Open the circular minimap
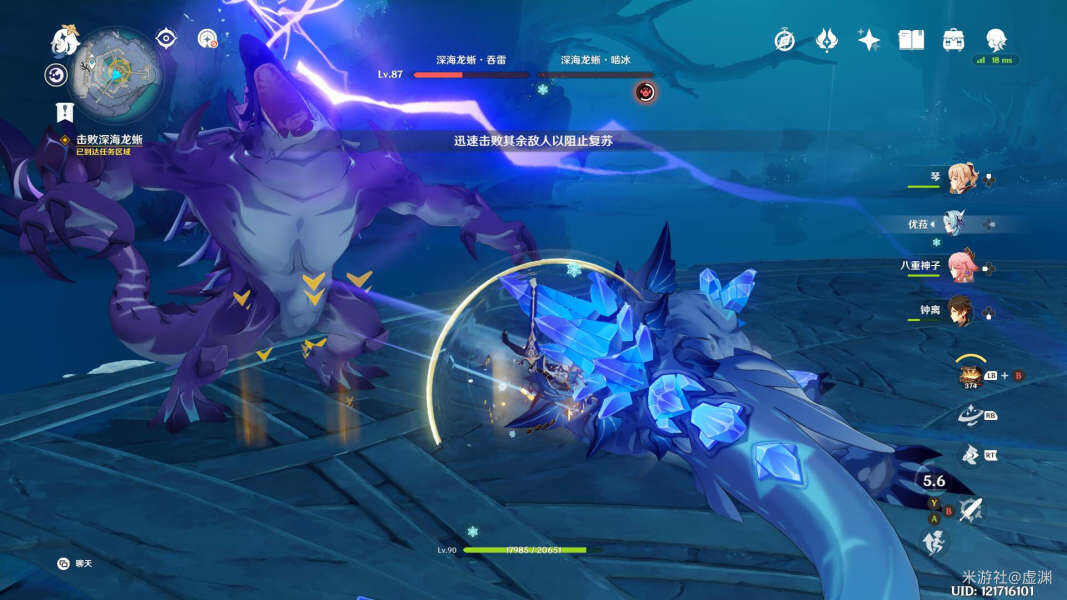Image resolution: width=1067 pixels, height=600 pixels. (118, 73)
